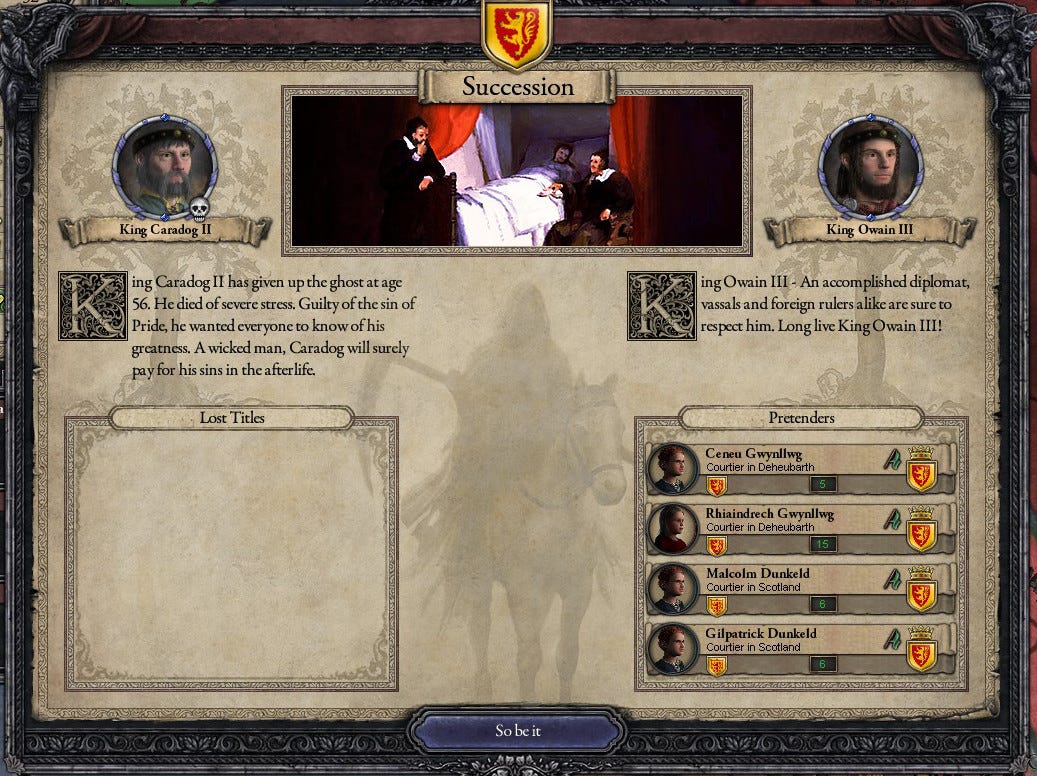View King Owain III's portrait
This screenshot has width=1037, height=776.
869,165
